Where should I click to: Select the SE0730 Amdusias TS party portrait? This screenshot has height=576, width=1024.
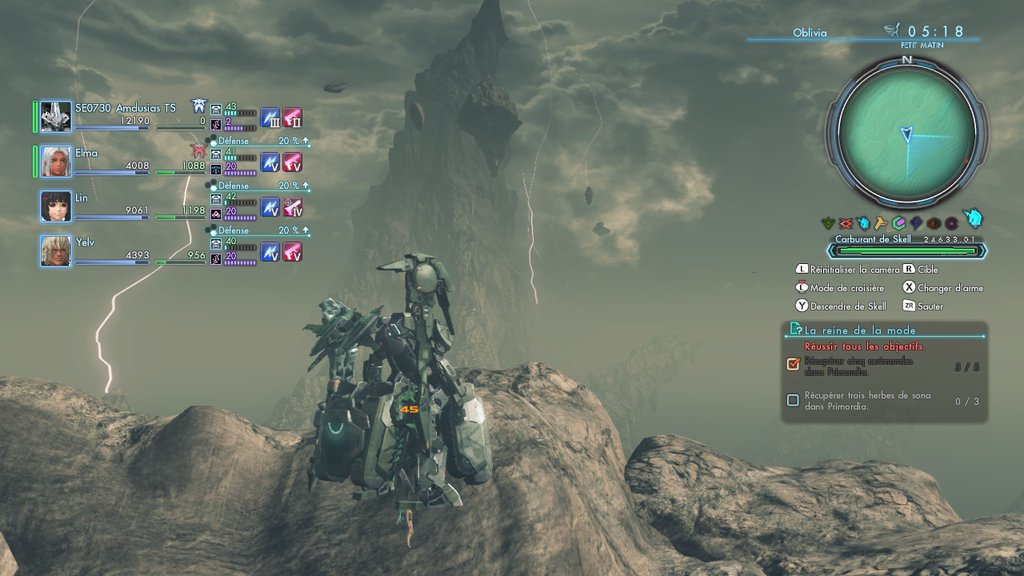click(x=56, y=116)
